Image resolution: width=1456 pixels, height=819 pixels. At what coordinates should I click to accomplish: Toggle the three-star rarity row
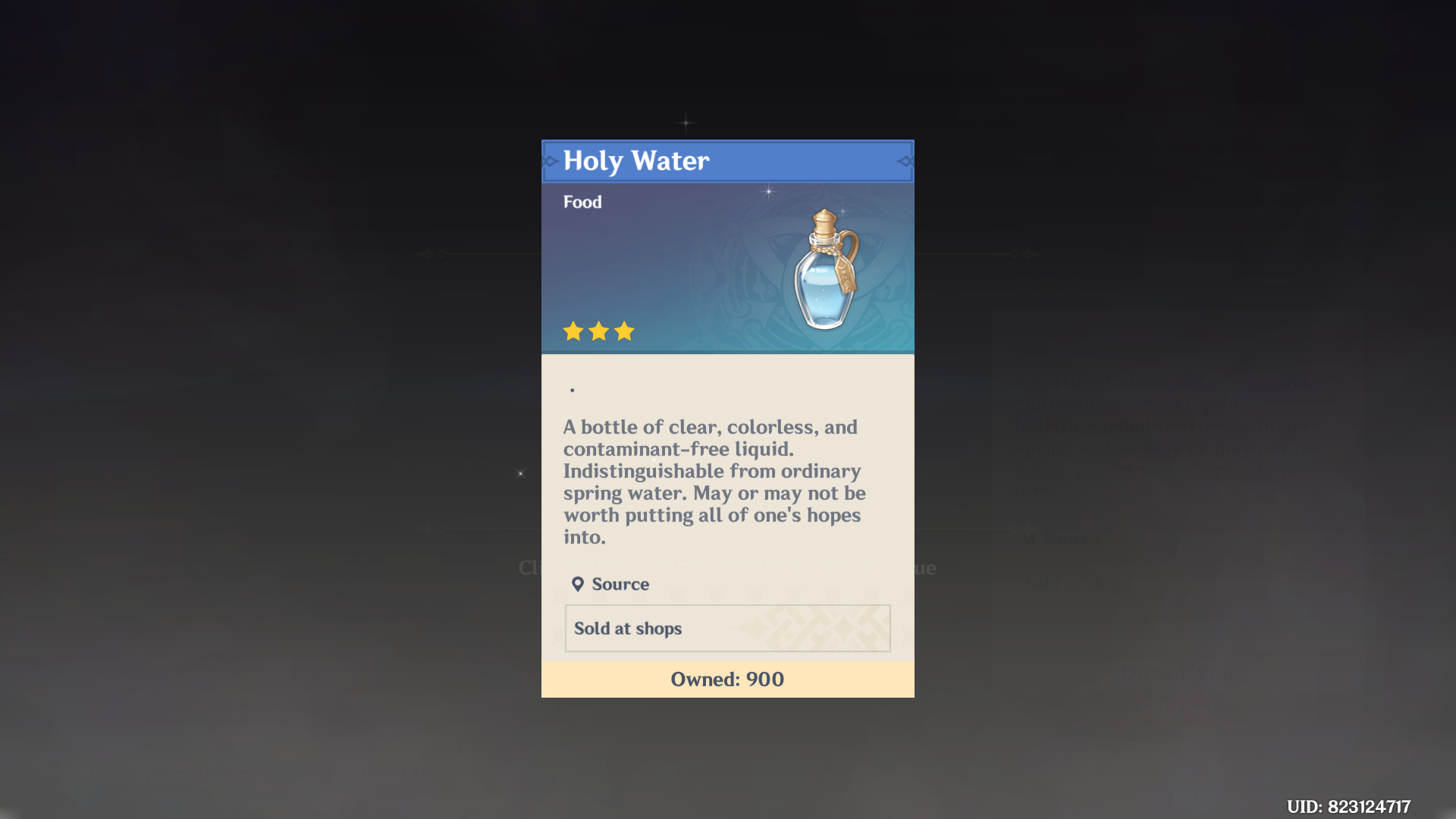click(598, 331)
